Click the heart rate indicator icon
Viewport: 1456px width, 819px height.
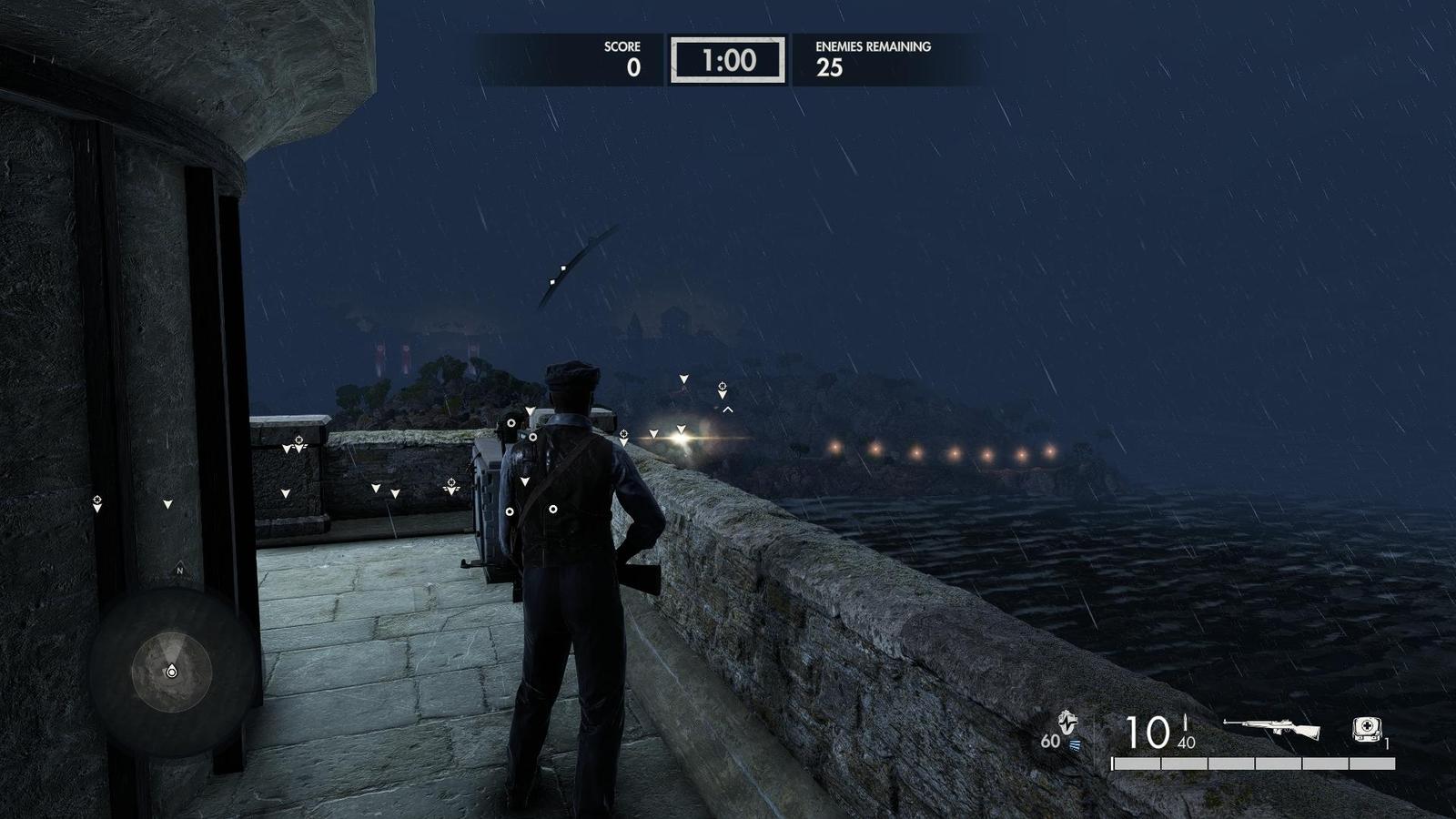pyautogui.click(x=1067, y=724)
